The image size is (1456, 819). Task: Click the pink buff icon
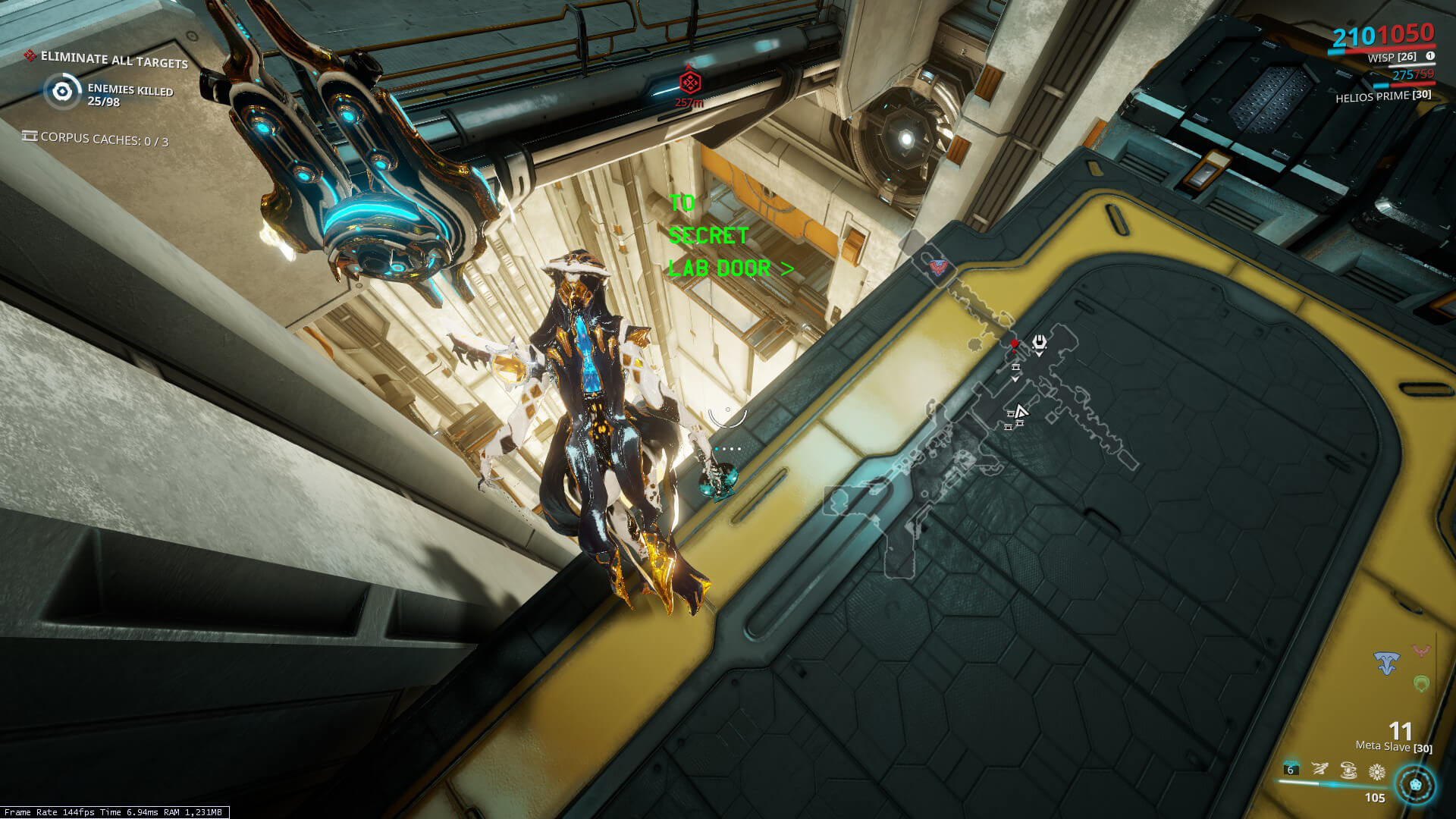point(1420,651)
